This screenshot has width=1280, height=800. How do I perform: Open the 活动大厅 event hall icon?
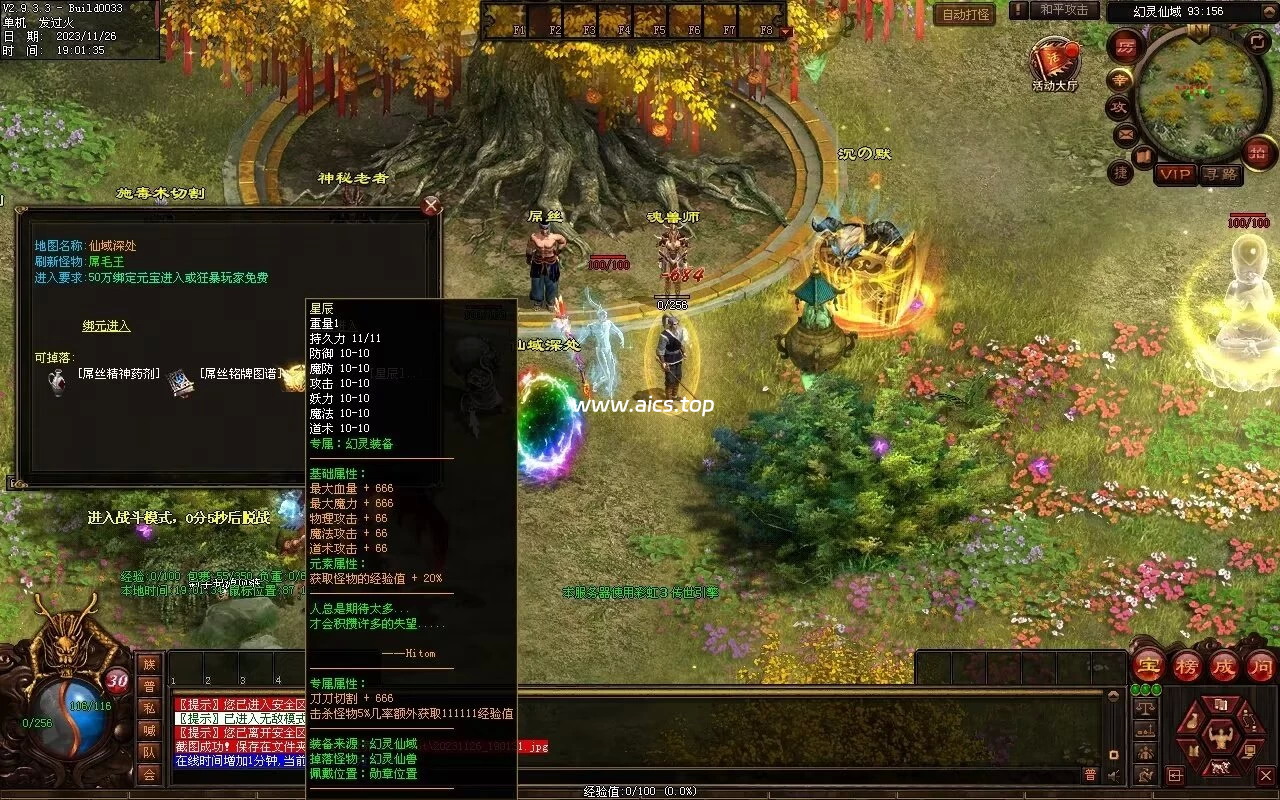pos(1055,62)
